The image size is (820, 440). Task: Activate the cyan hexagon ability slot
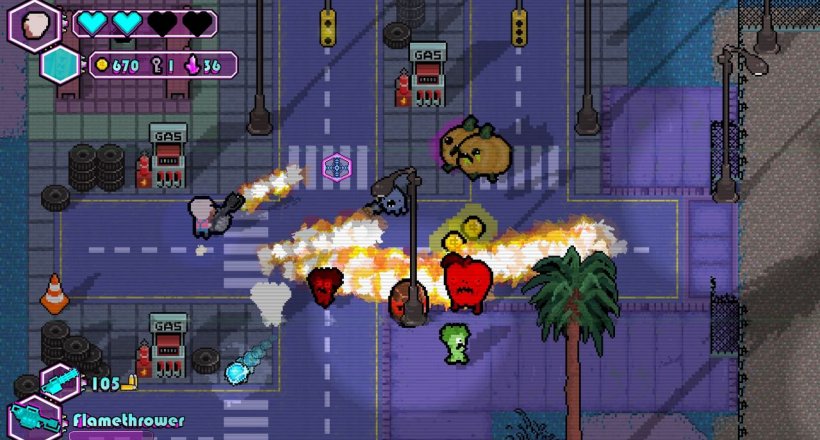tap(56, 65)
